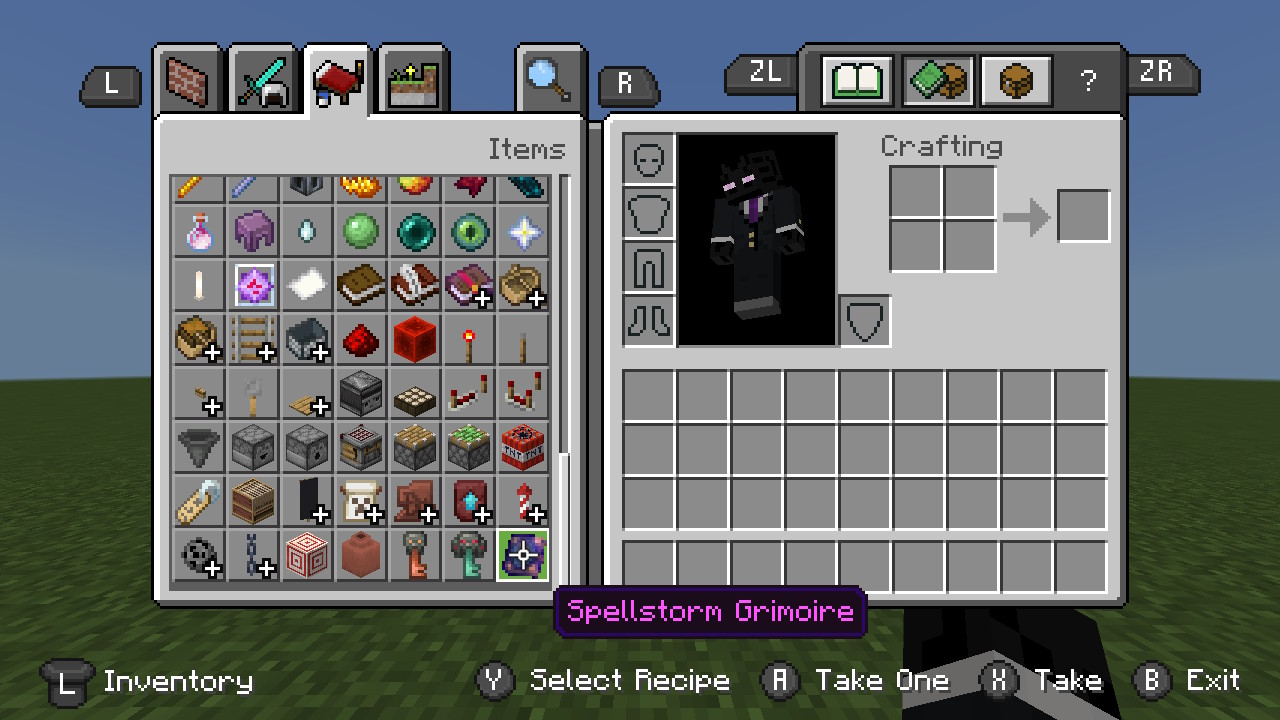Select the green book and chest layout button
The image size is (1280, 720).
click(938, 80)
